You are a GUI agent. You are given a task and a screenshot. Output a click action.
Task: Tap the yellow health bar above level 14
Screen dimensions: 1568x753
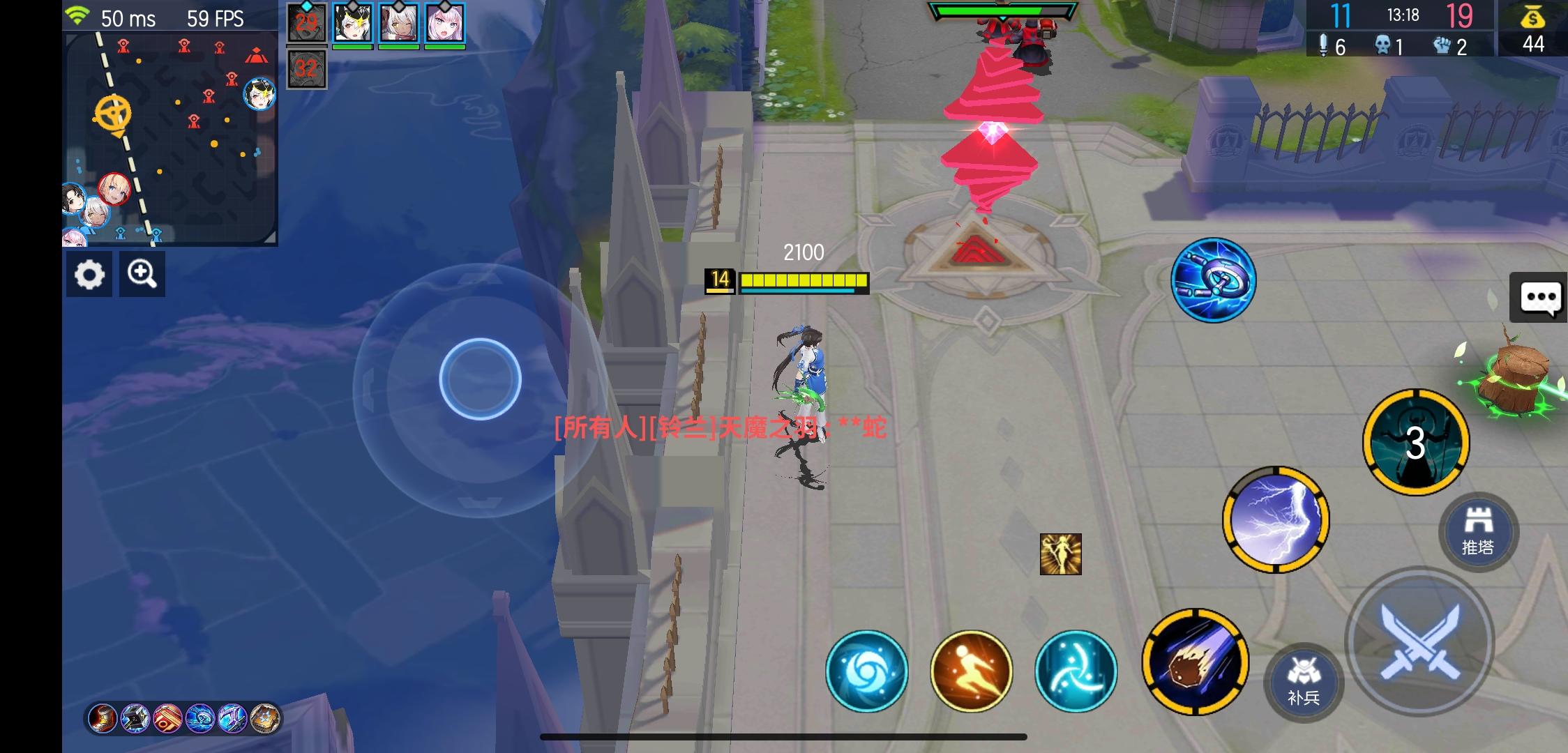804,280
